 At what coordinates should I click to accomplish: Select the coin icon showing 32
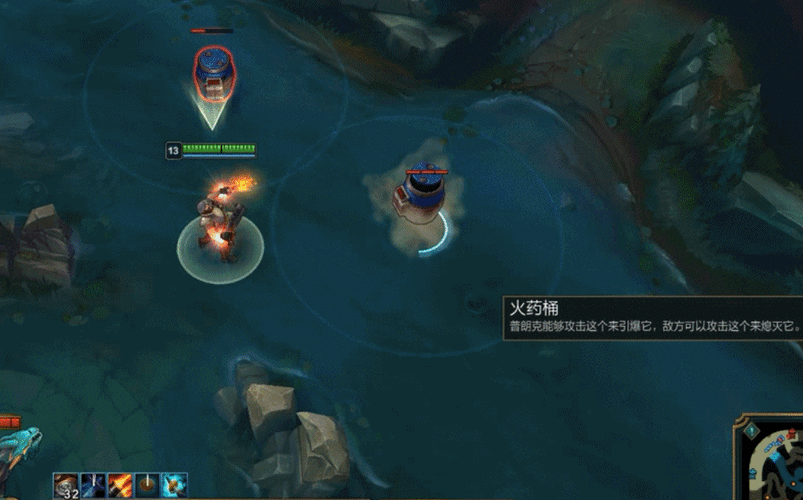[67, 486]
